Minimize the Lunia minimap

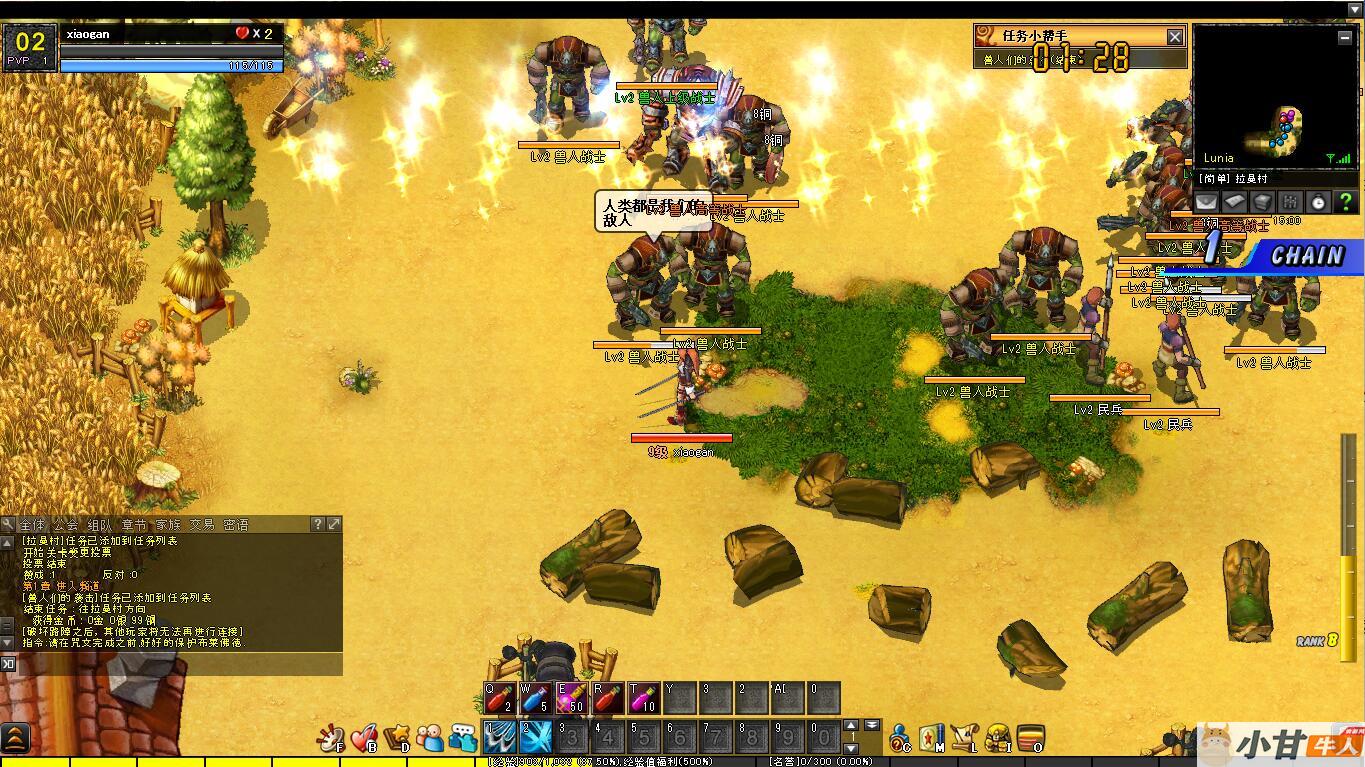click(x=1346, y=37)
